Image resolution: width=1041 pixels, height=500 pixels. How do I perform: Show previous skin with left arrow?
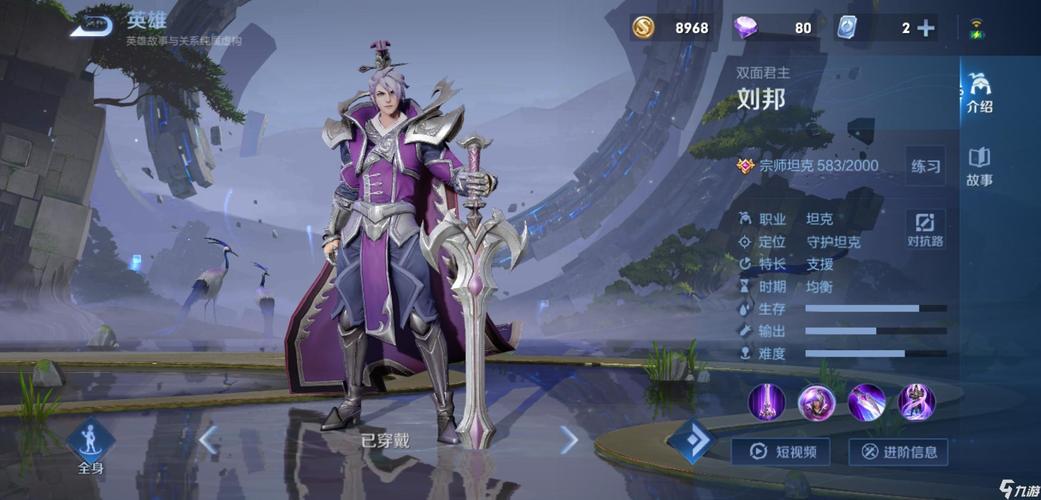point(208,439)
